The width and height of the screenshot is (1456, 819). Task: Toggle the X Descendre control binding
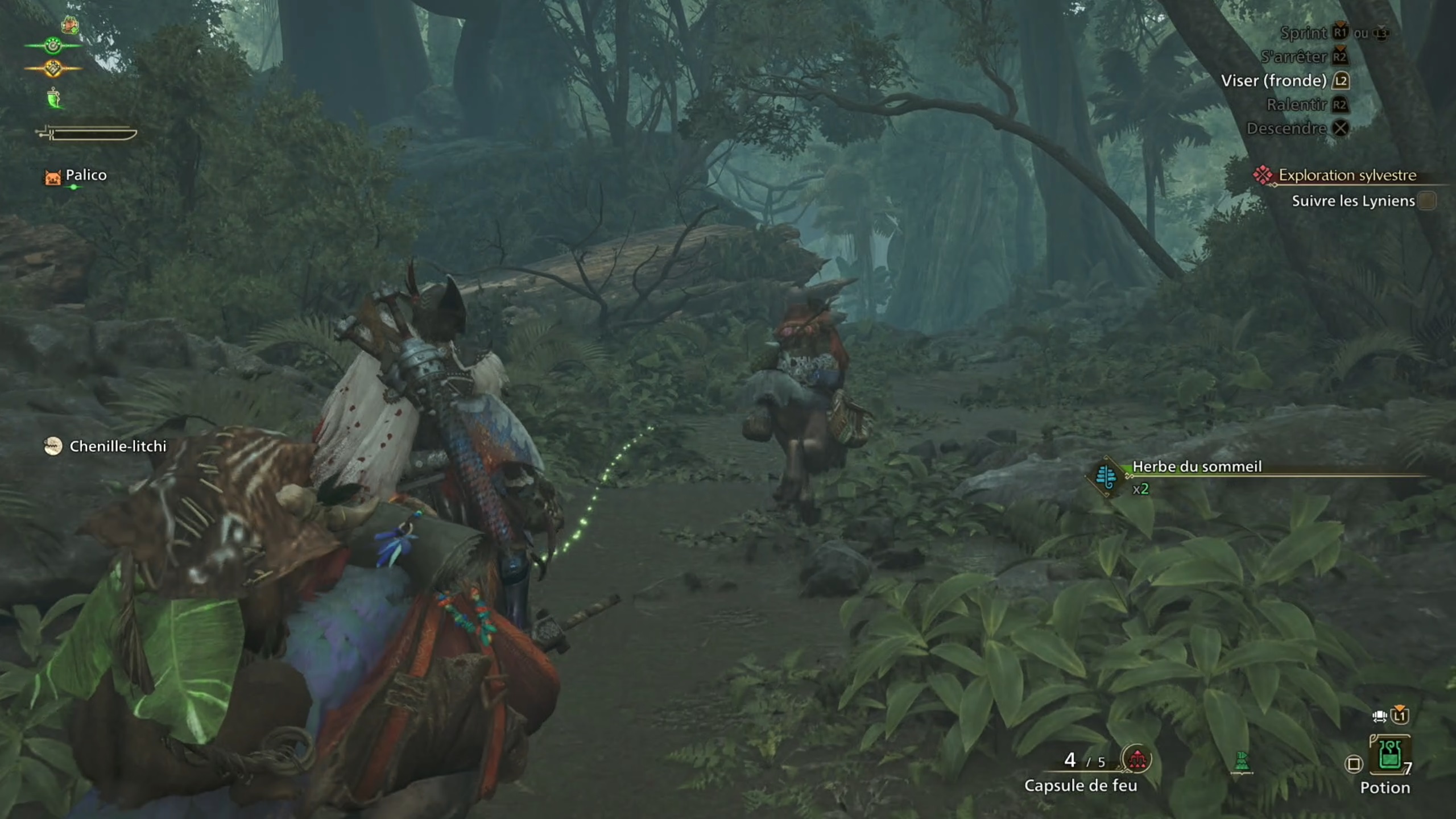1341,129
